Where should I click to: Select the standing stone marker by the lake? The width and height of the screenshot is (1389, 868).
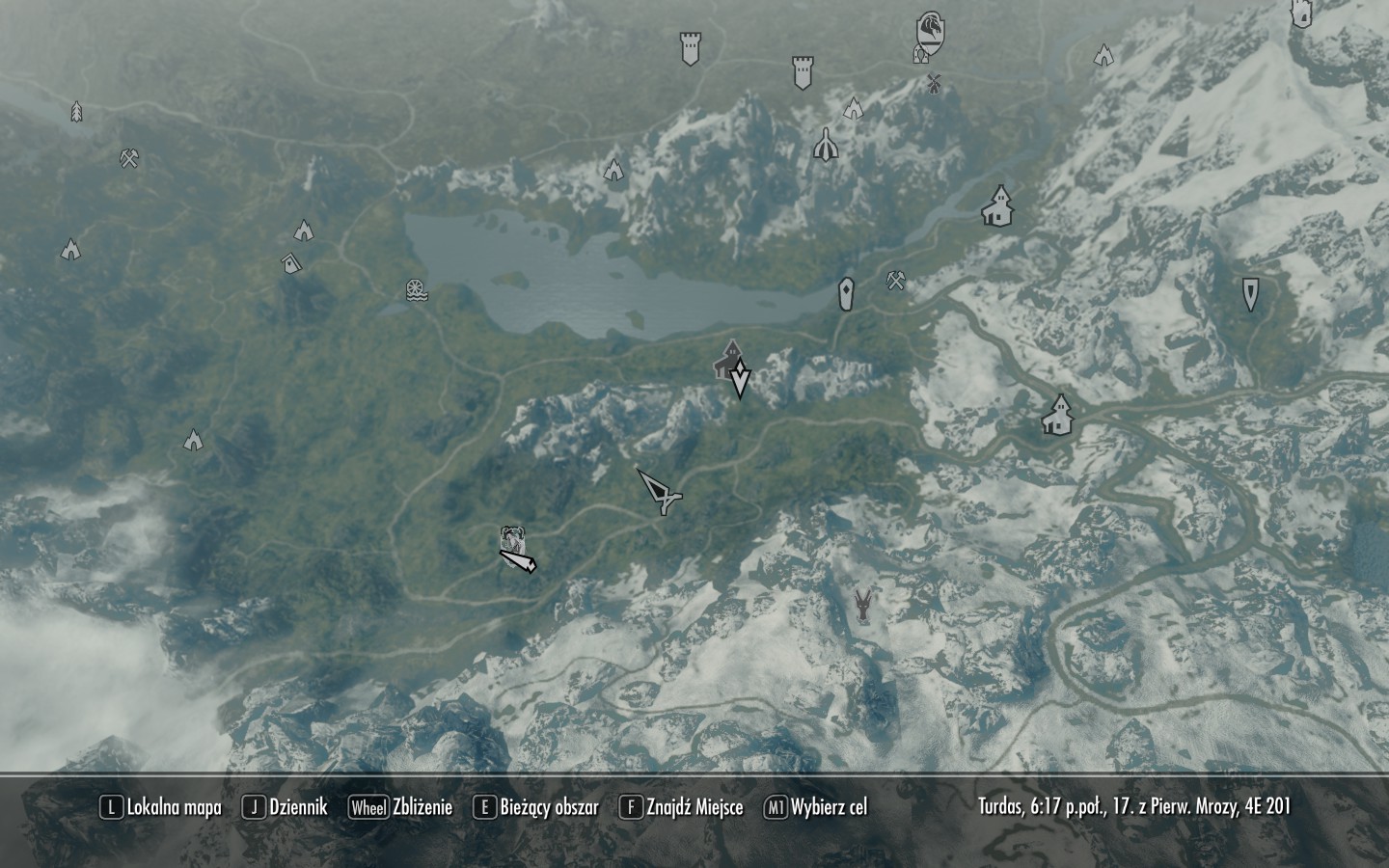point(846,293)
